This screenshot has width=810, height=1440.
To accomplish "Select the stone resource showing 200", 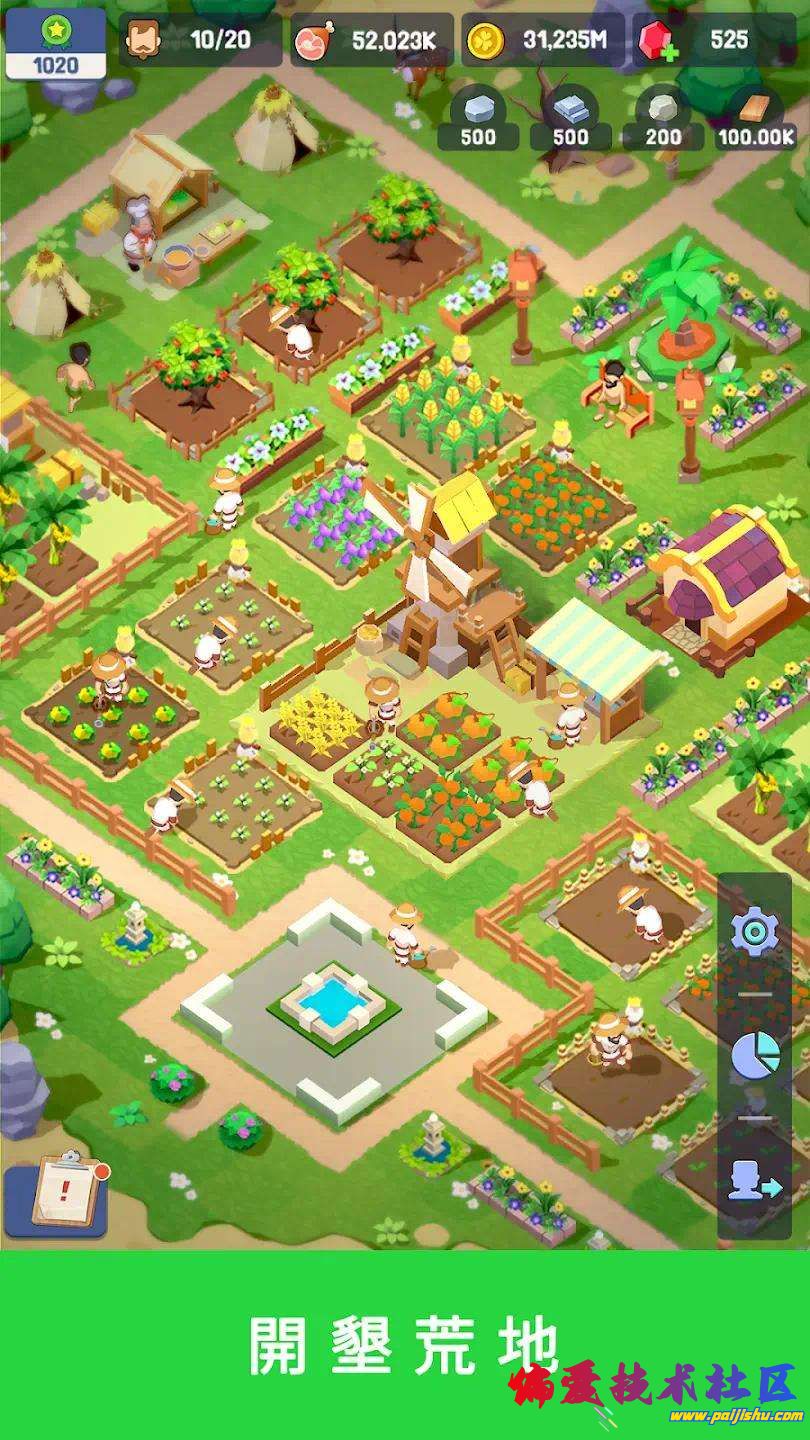I will click(662, 120).
